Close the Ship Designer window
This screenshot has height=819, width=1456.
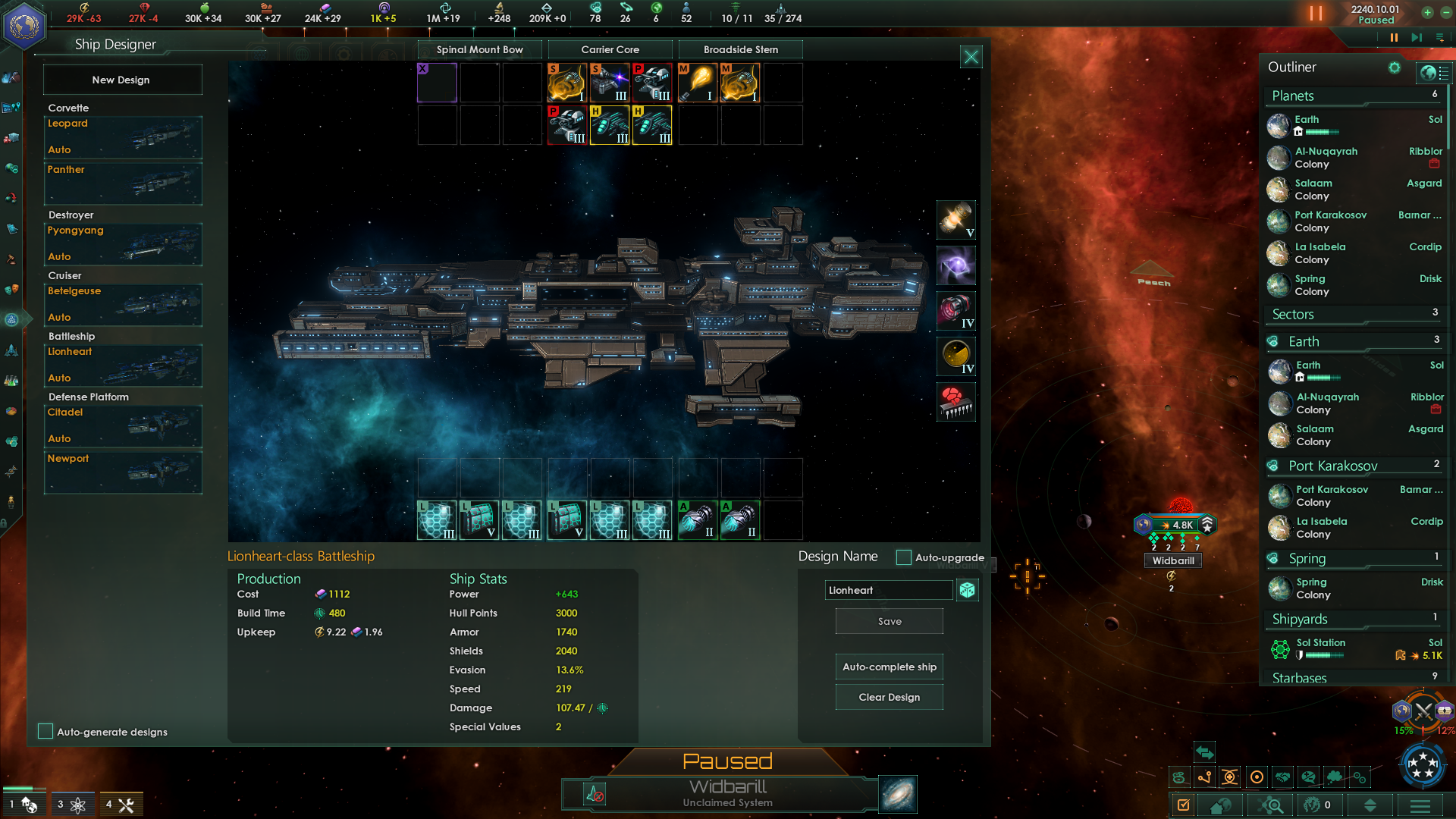(x=971, y=57)
